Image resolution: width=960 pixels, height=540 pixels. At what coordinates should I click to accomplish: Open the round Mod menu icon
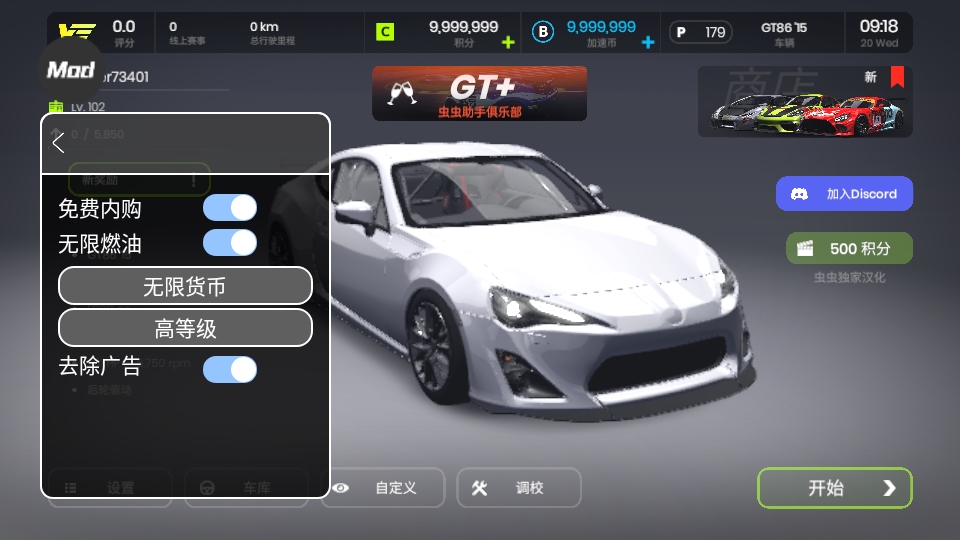[x=71, y=69]
